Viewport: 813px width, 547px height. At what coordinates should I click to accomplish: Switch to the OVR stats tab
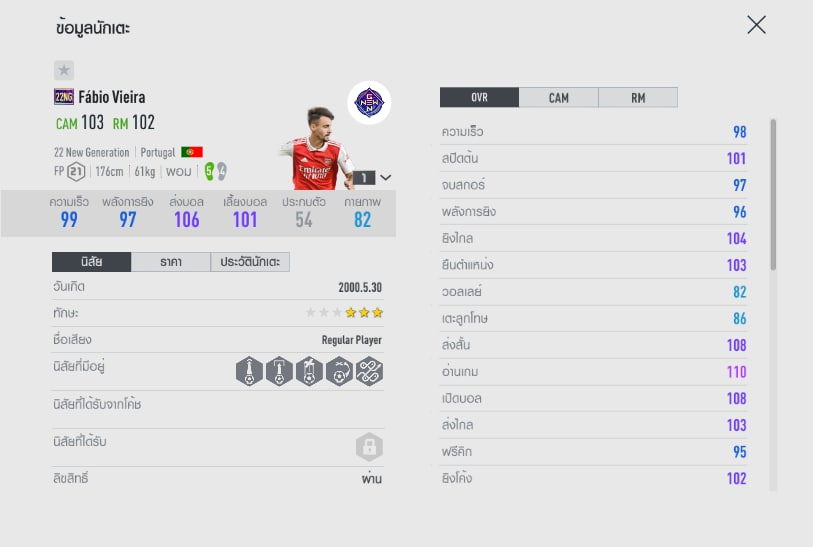click(x=479, y=97)
